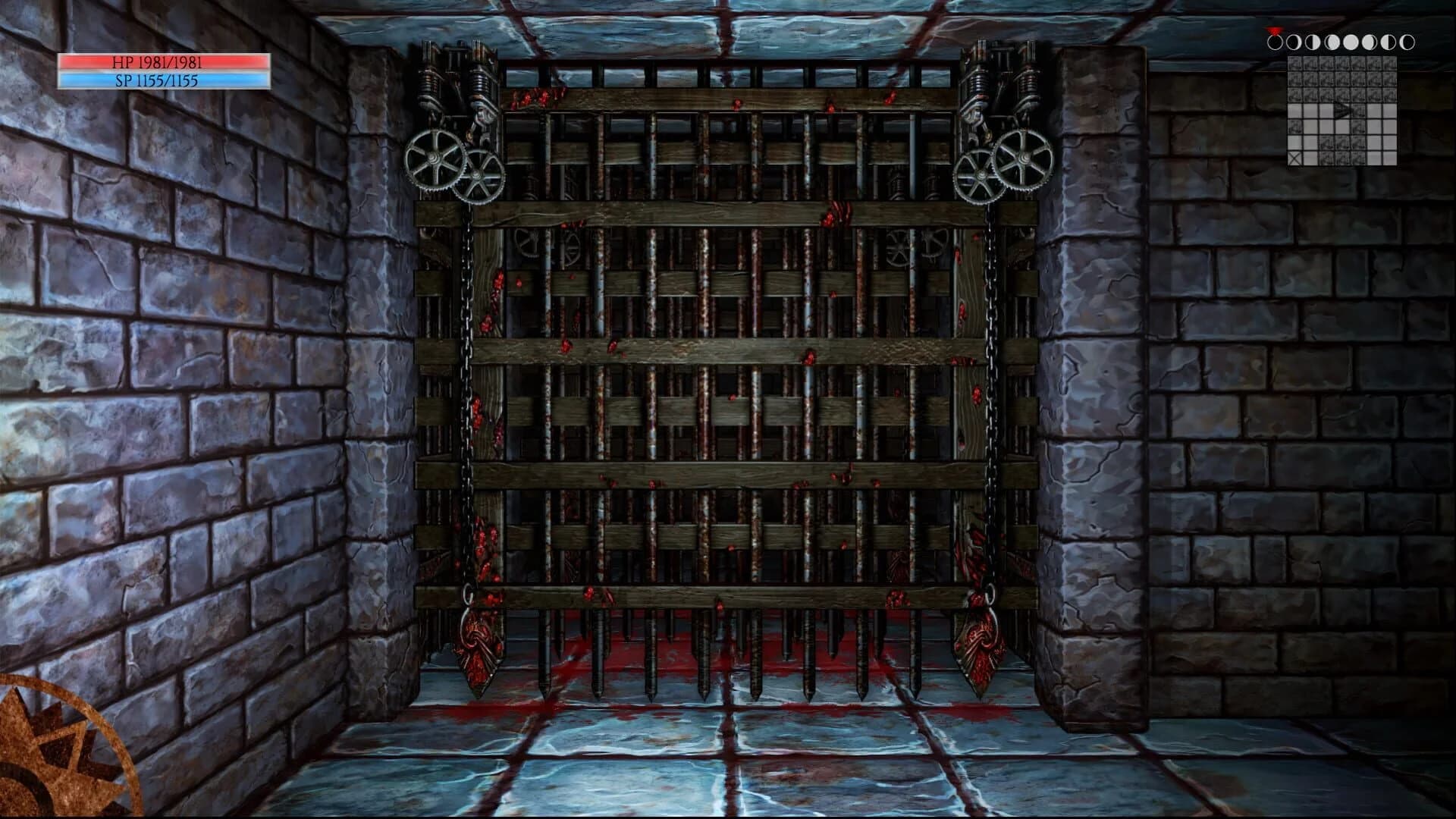Click the player direction arrow on the minimap

coord(1342,110)
